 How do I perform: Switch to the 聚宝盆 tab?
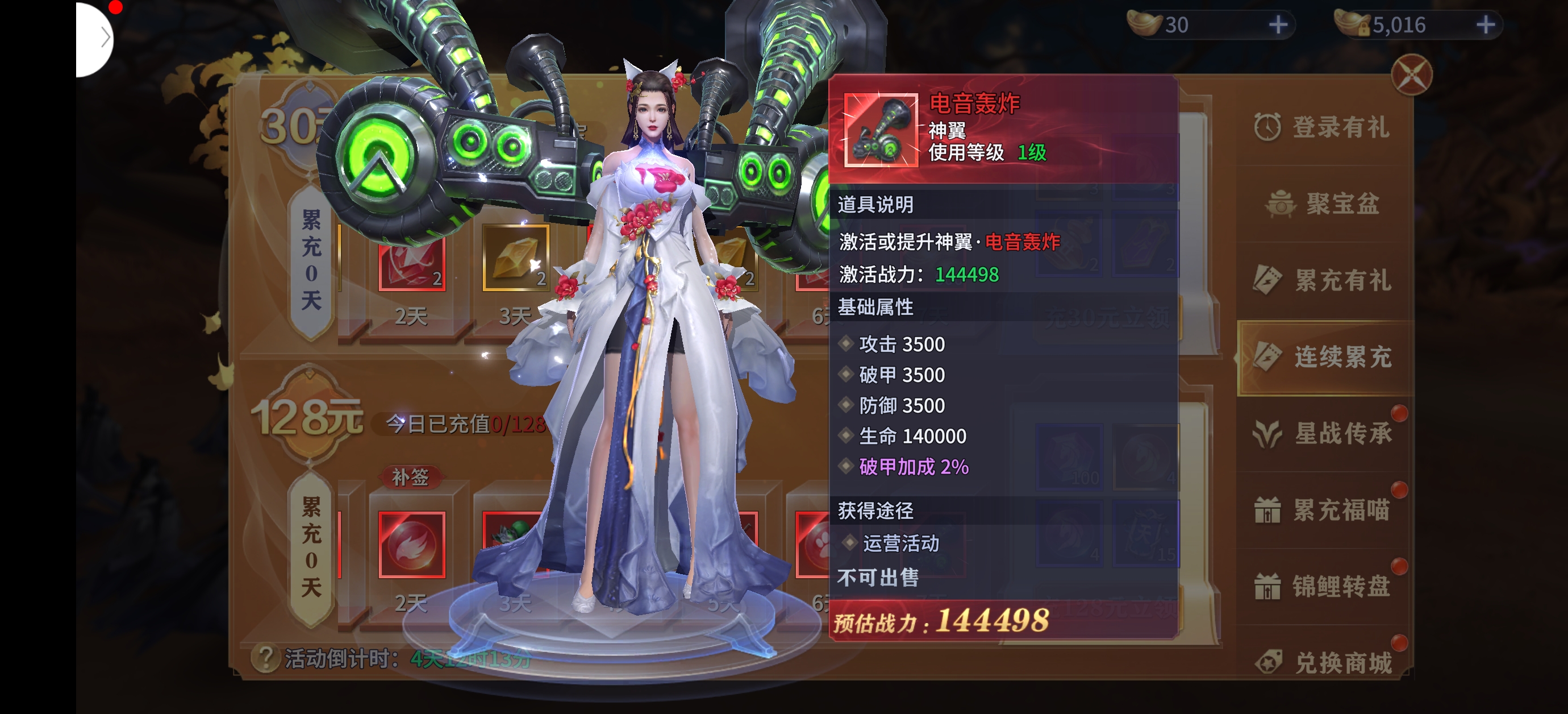[1323, 204]
